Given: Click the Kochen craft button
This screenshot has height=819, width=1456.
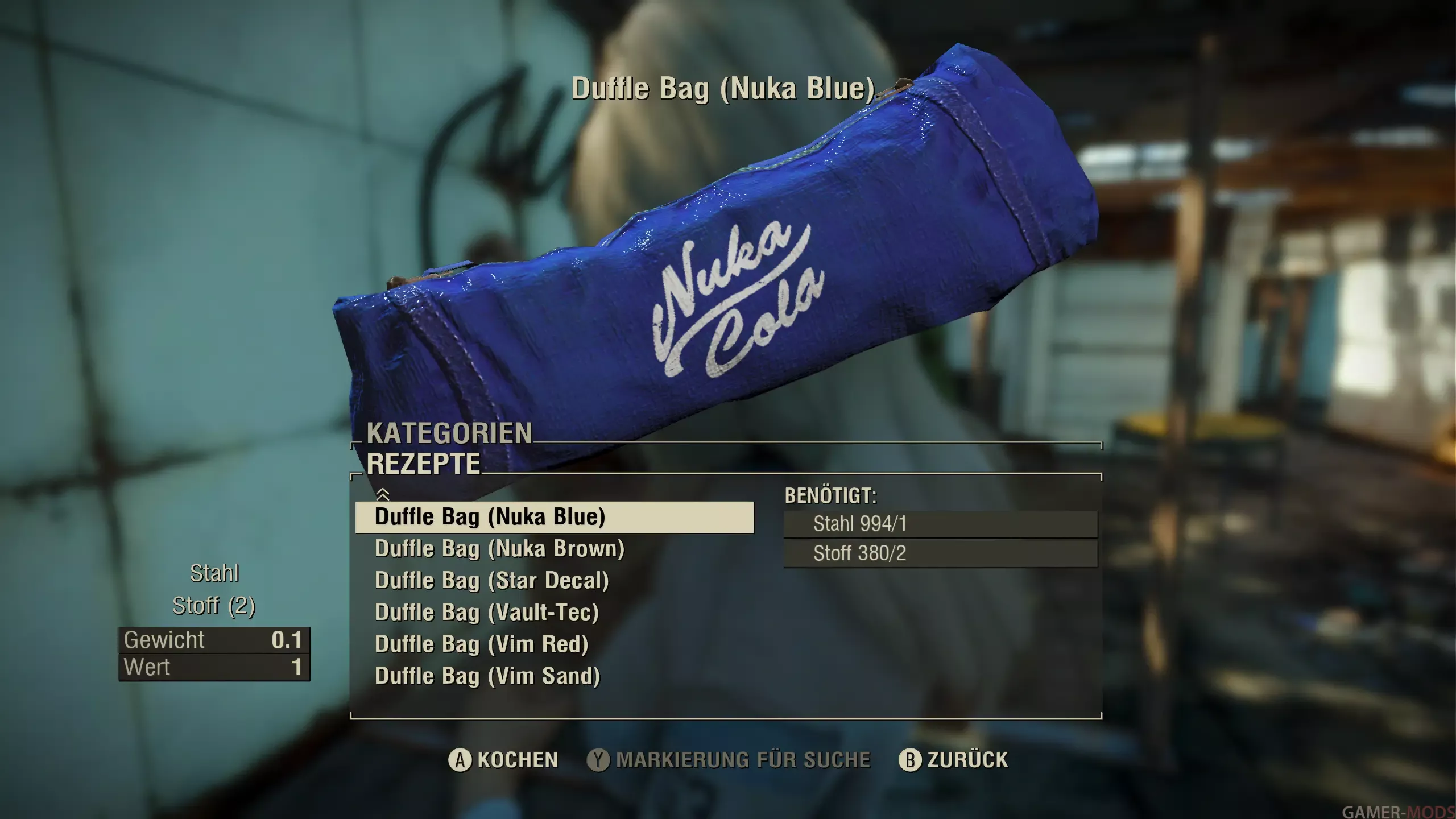Looking at the screenshot, I should (503, 760).
